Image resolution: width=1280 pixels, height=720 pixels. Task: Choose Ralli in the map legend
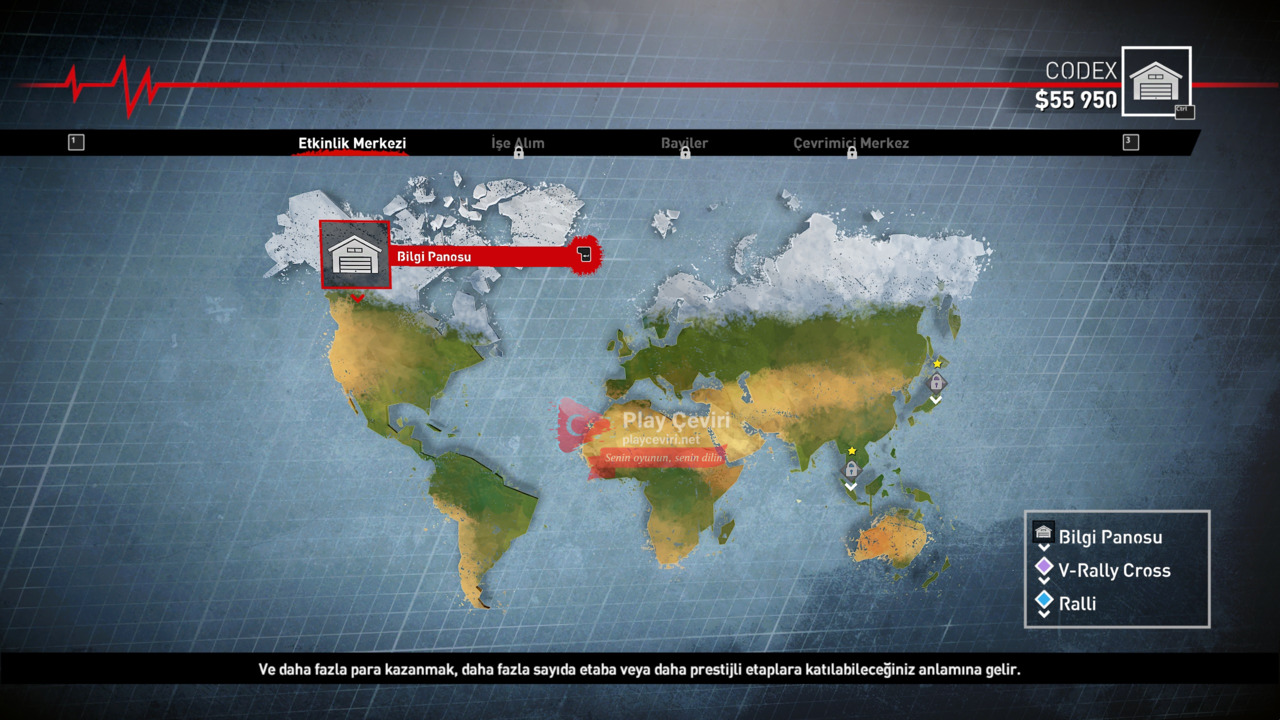(1077, 603)
